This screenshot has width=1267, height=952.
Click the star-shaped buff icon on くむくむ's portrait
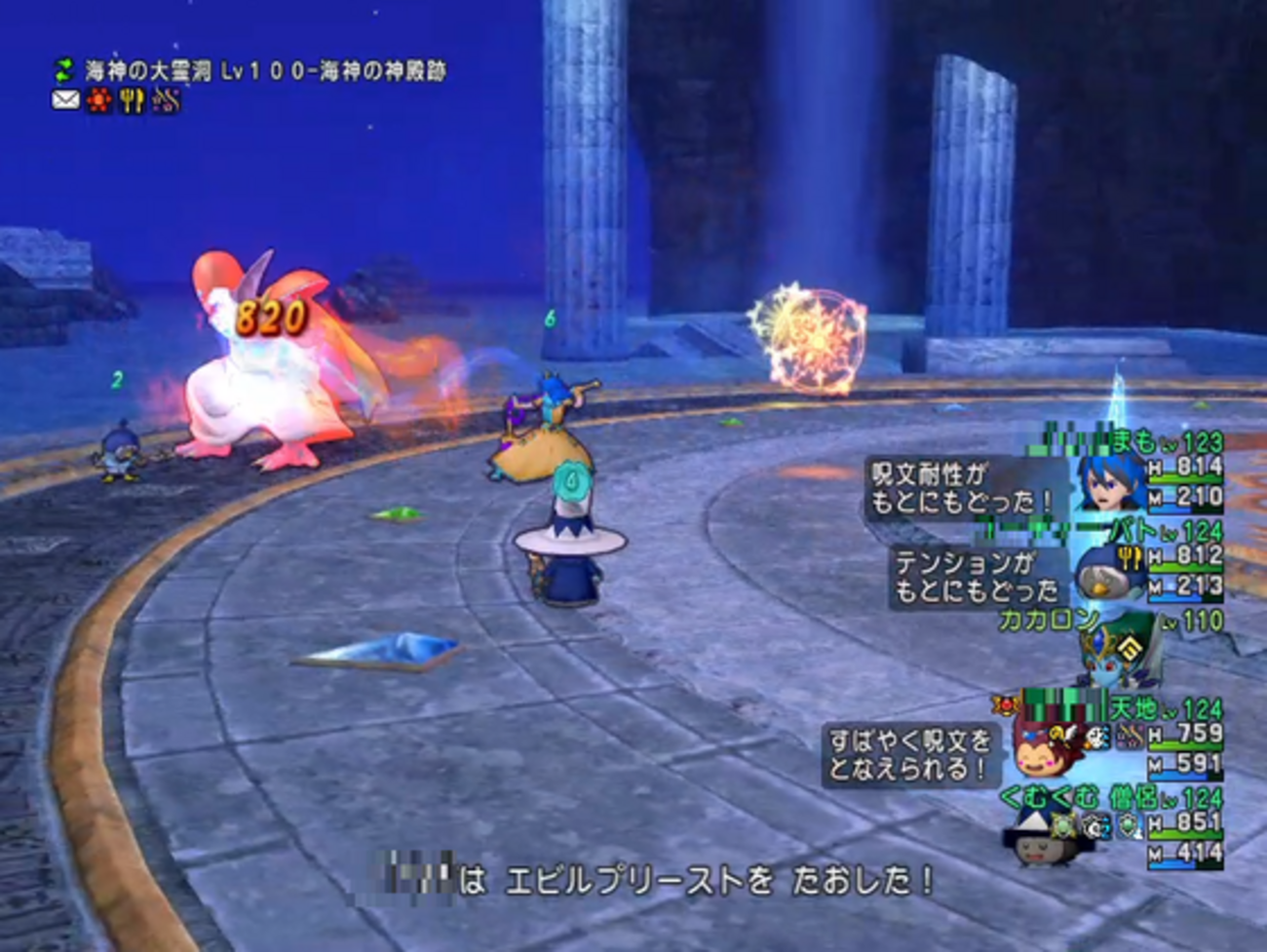(x=1061, y=824)
